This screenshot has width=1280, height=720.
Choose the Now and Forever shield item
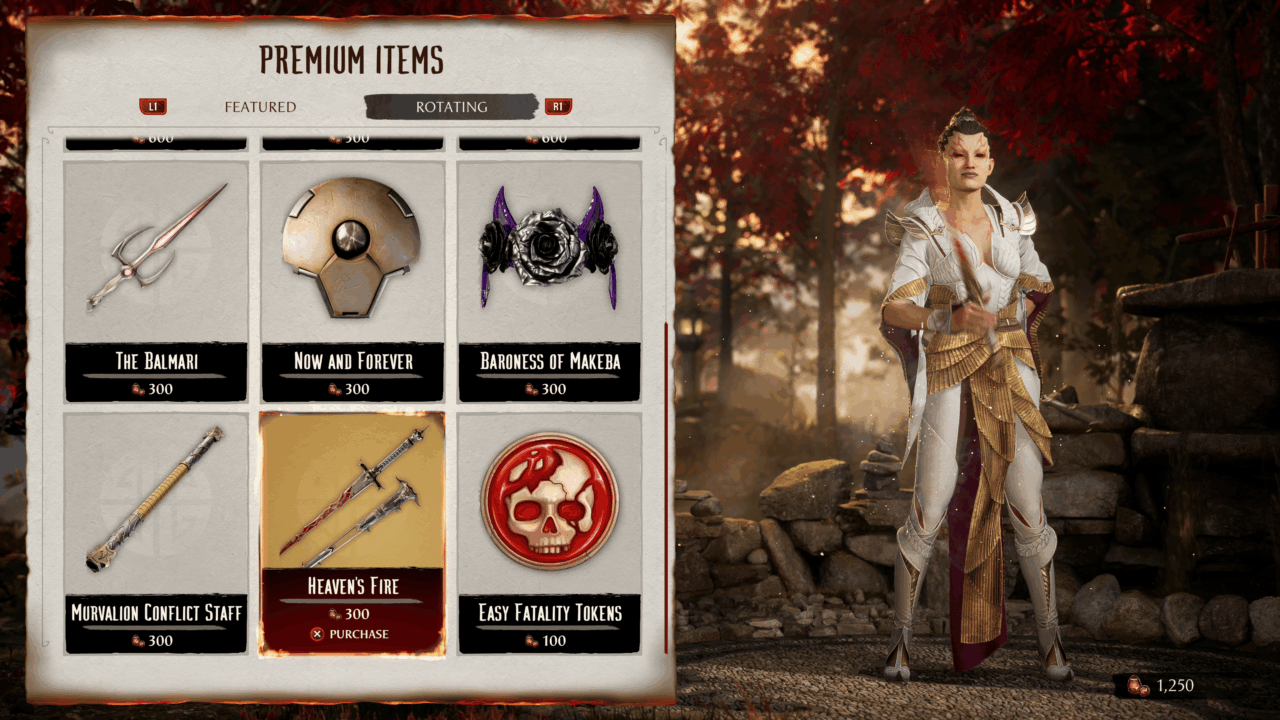point(353,280)
